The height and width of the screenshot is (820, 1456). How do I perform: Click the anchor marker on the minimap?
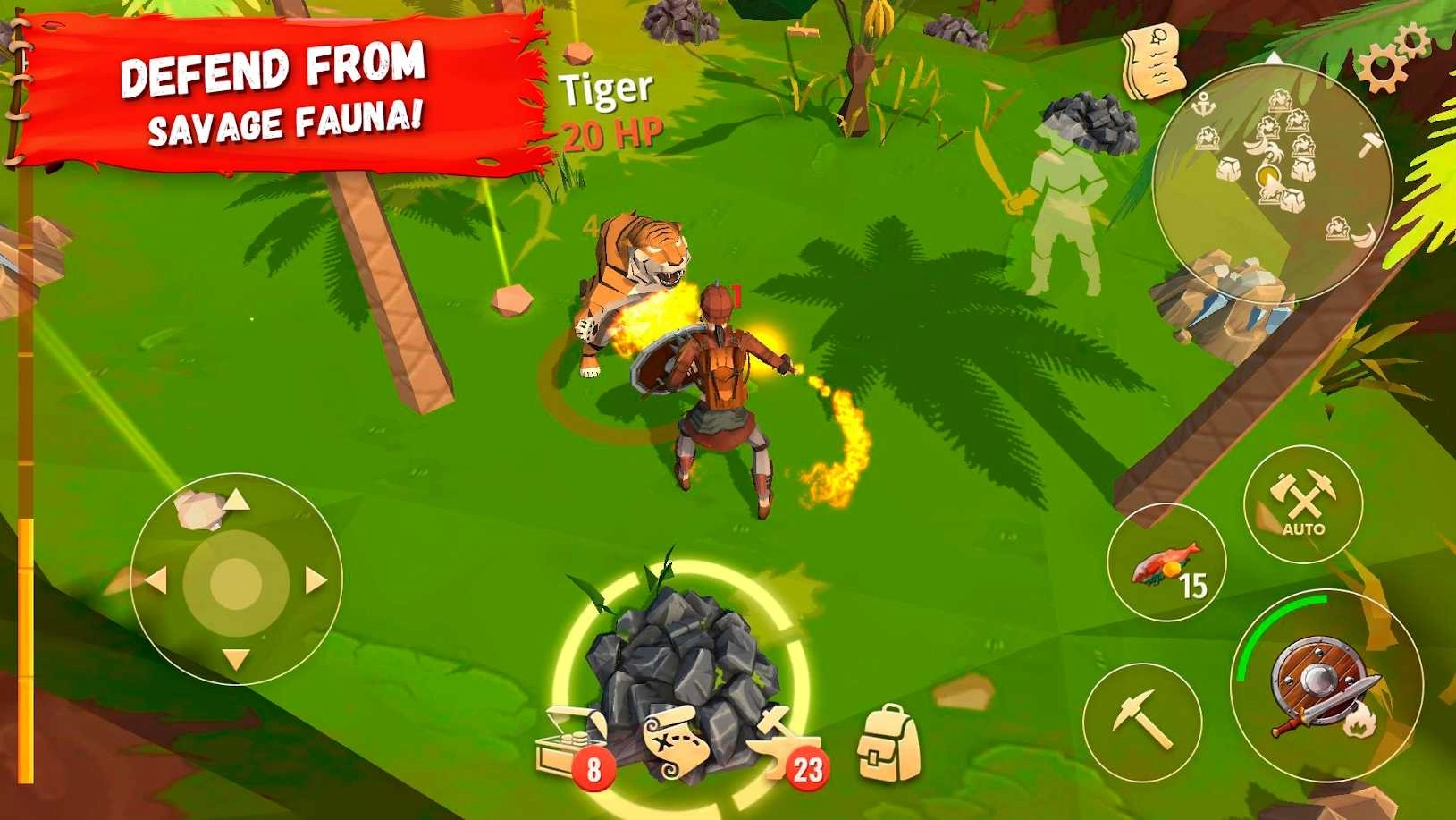pos(1204,103)
